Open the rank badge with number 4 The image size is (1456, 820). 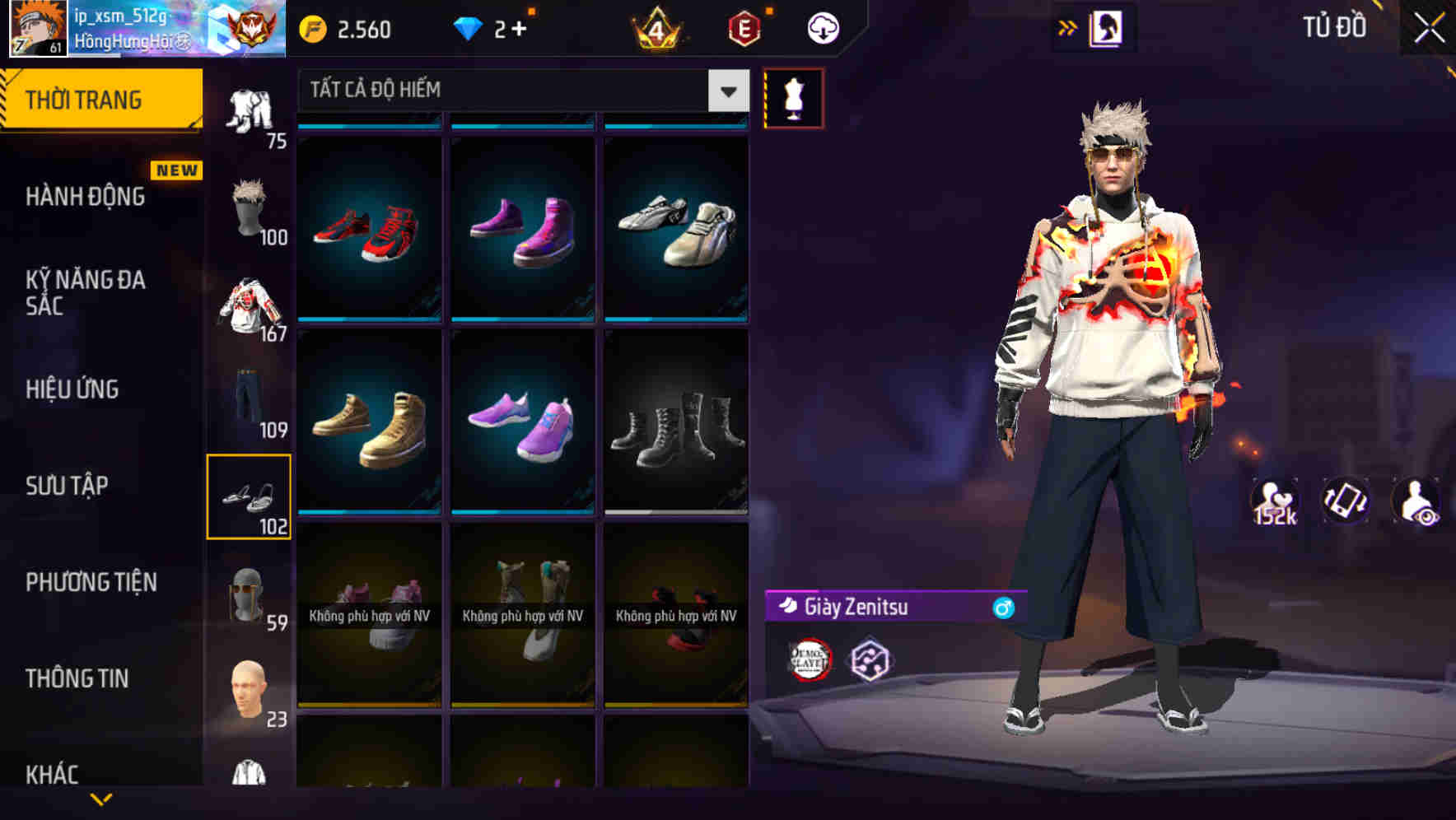click(x=659, y=27)
